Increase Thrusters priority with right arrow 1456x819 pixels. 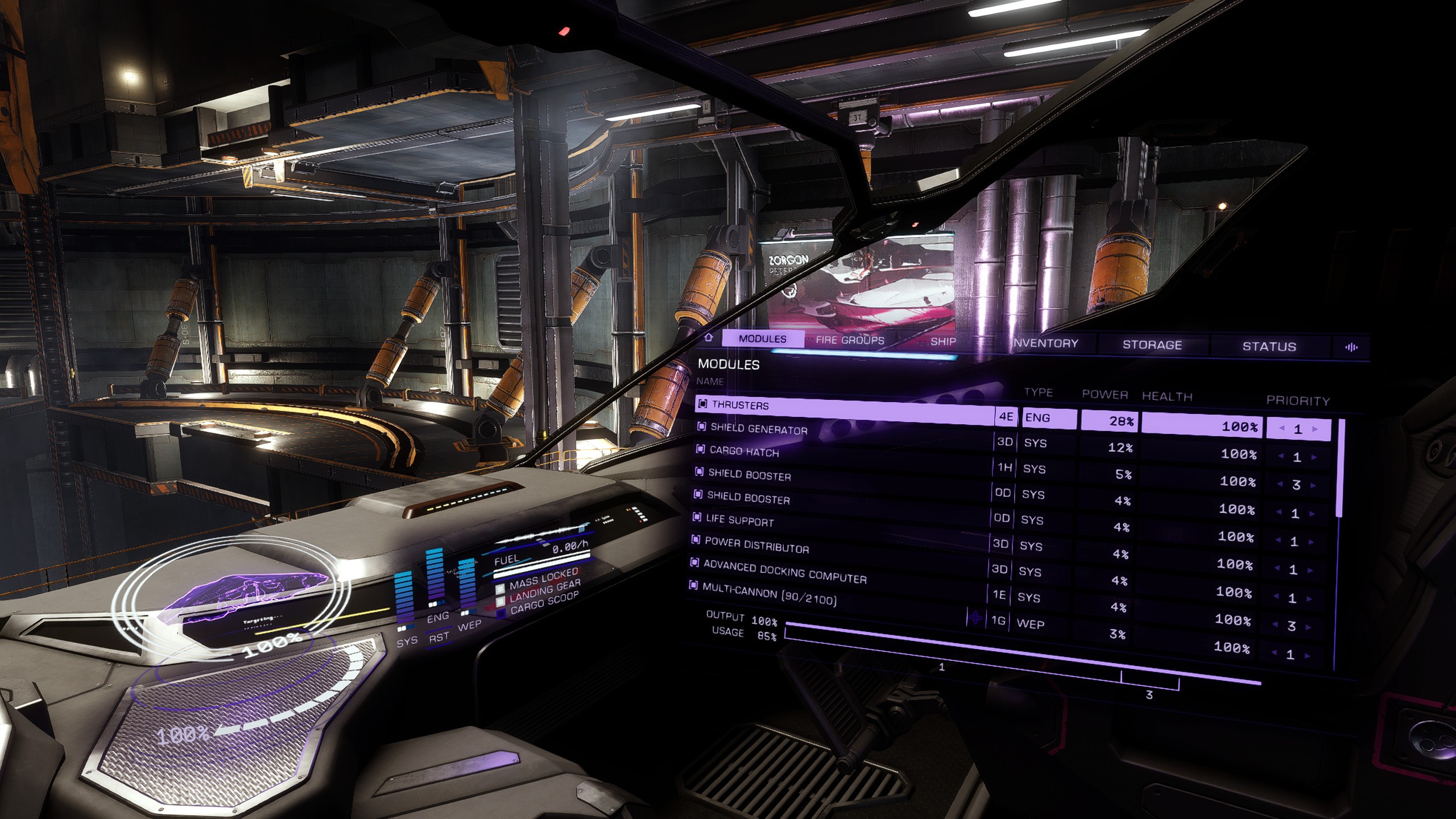[x=1315, y=429]
